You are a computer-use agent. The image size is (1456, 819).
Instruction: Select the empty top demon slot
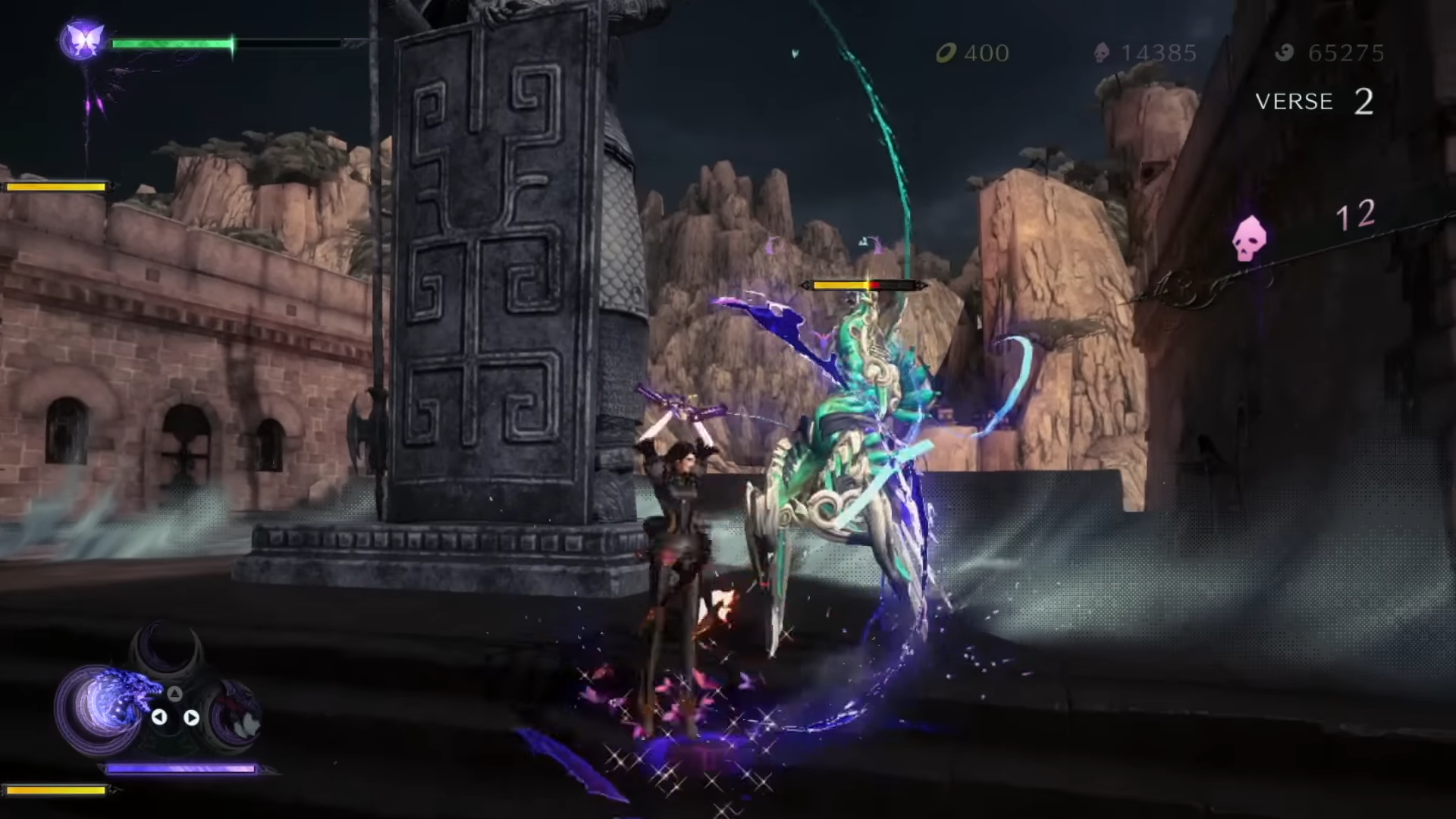(167, 650)
